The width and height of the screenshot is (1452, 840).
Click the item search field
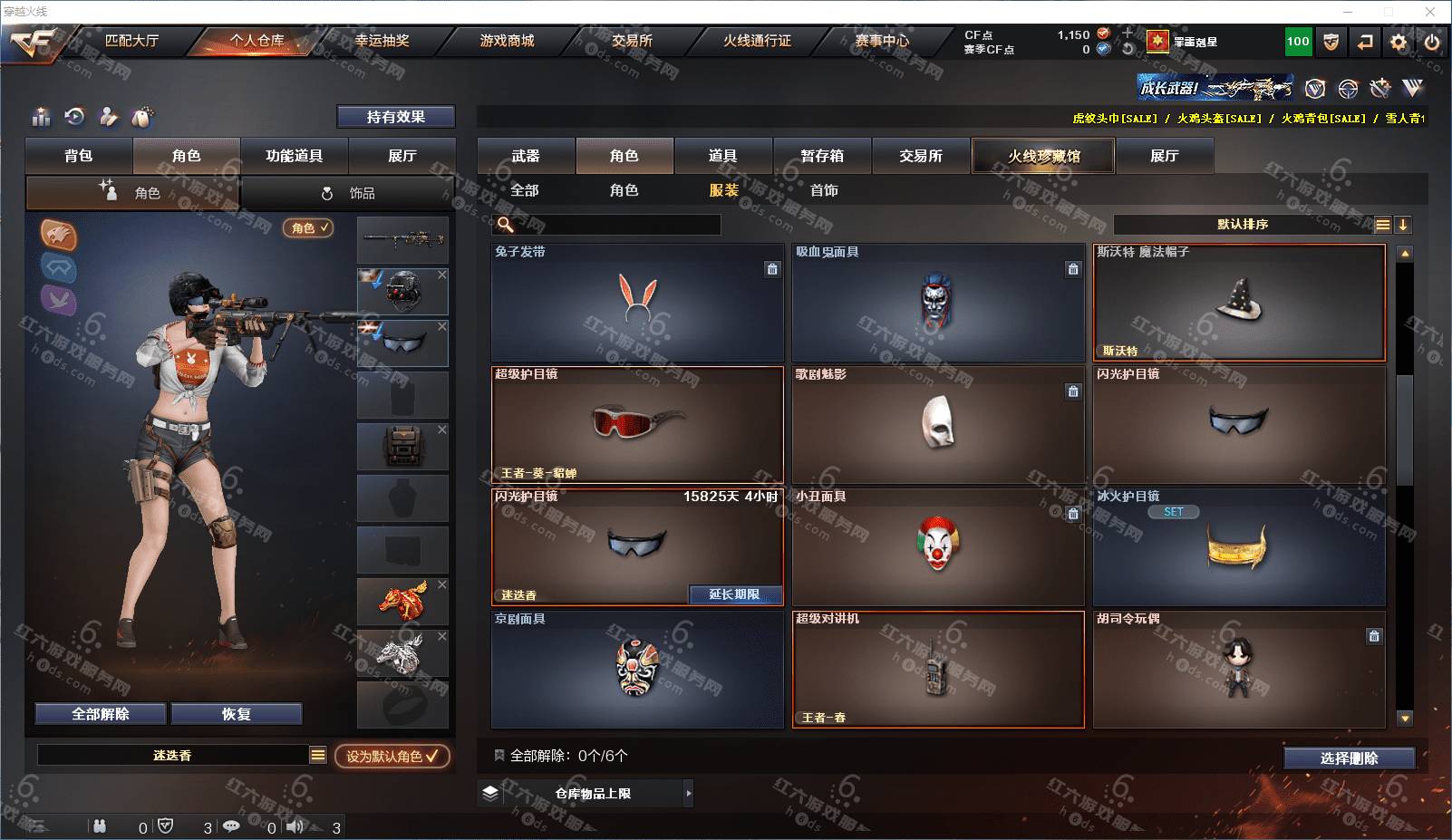coord(616,225)
